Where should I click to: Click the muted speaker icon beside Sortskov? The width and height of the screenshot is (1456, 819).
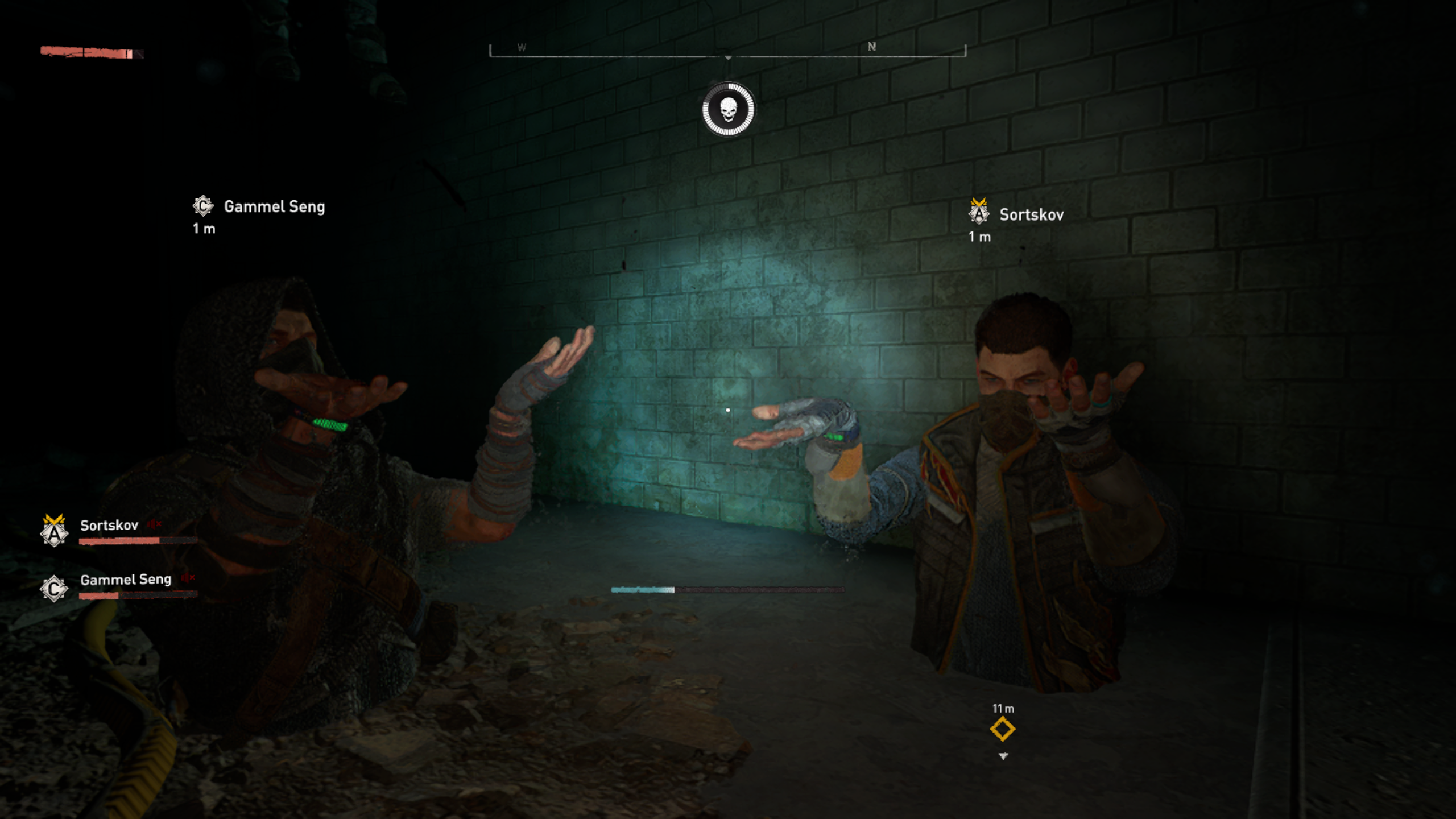pos(155,524)
